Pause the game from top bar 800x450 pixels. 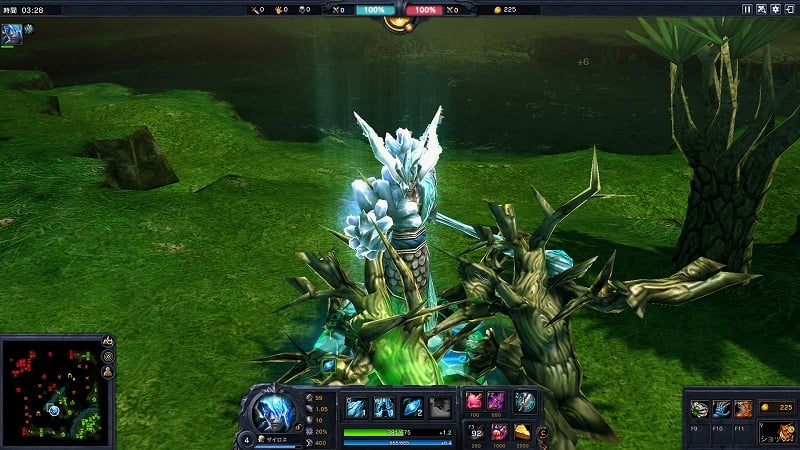point(746,9)
